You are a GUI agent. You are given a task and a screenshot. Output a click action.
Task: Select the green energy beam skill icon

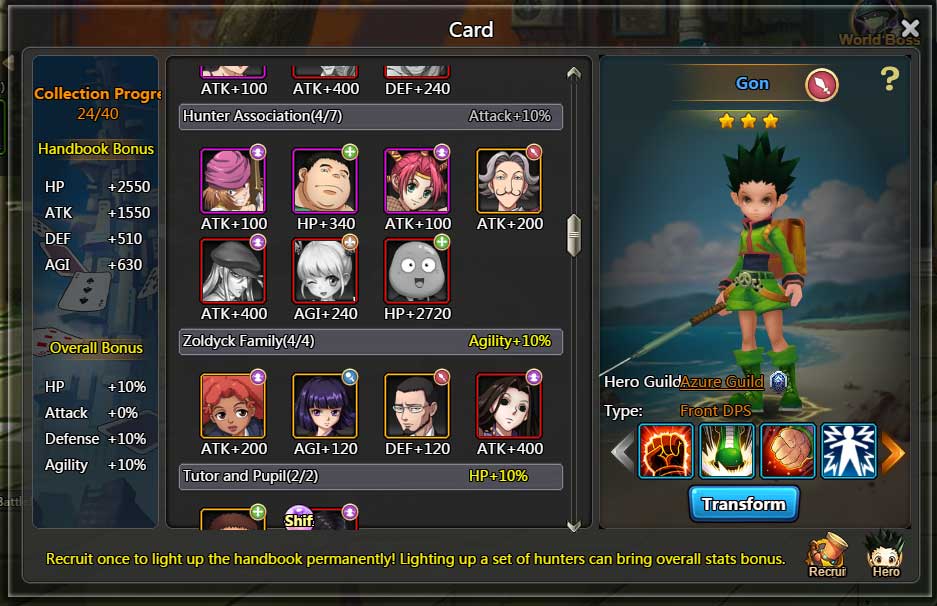(x=726, y=452)
